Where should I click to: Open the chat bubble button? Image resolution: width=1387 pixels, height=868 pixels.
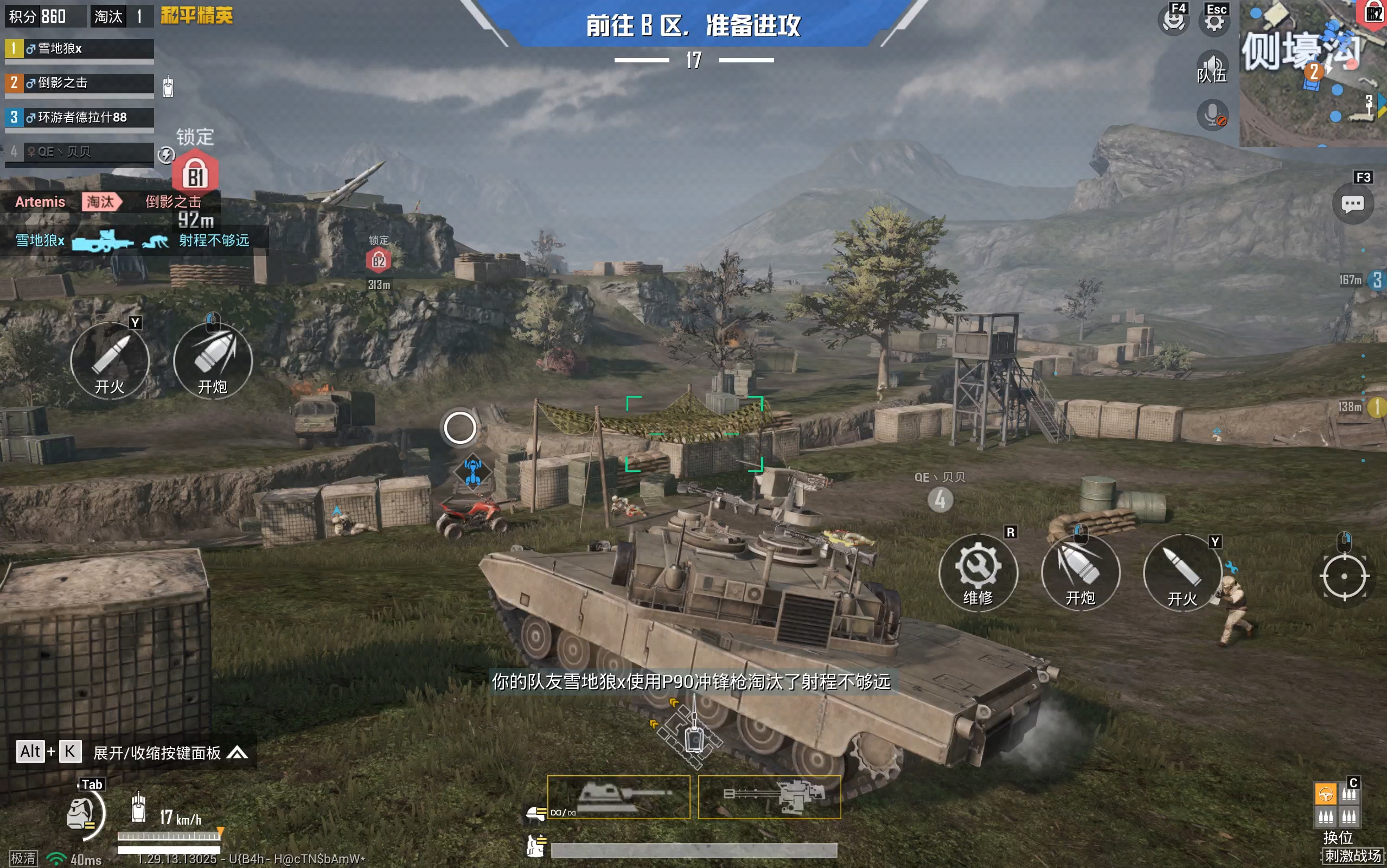[1352, 204]
